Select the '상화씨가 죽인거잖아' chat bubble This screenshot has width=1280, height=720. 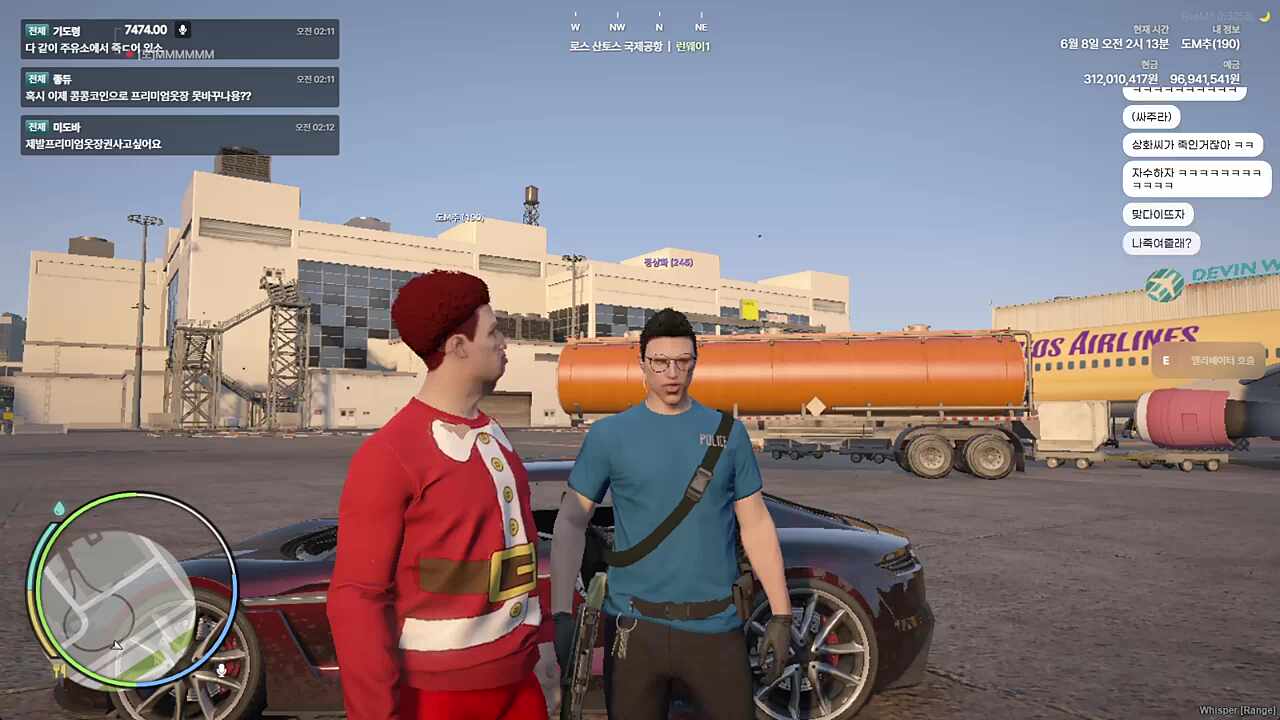pos(1192,145)
